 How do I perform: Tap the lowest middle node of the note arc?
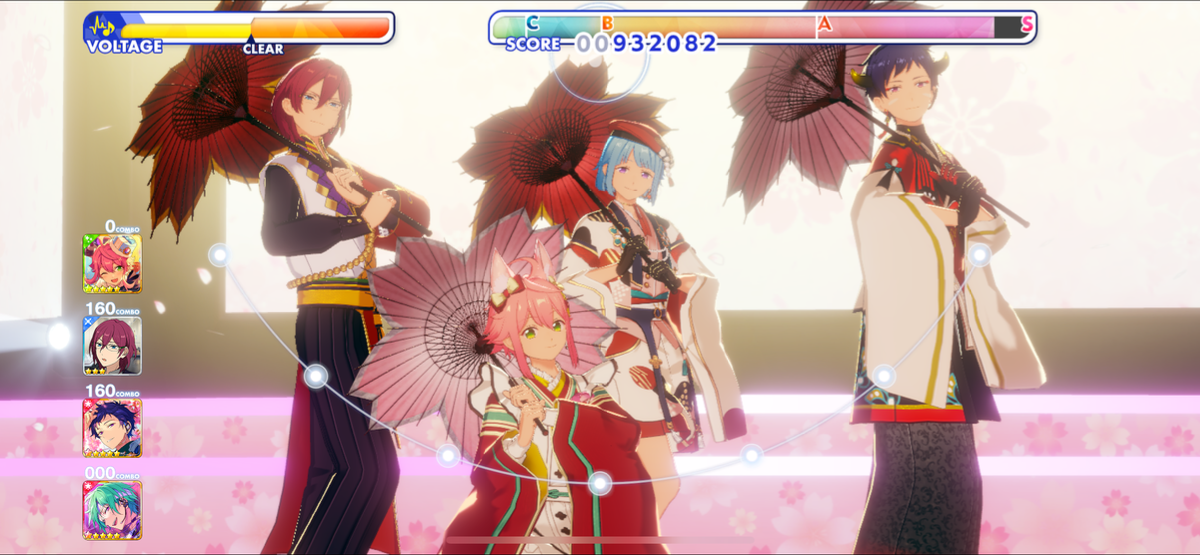coord(599,484)
